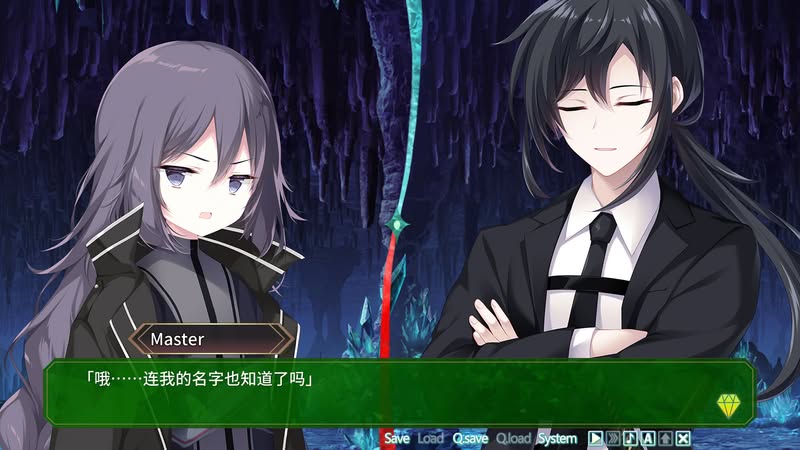Open the Save menu
The width and height of the screenshot is (800, 450).
click(x=397, y=438)
